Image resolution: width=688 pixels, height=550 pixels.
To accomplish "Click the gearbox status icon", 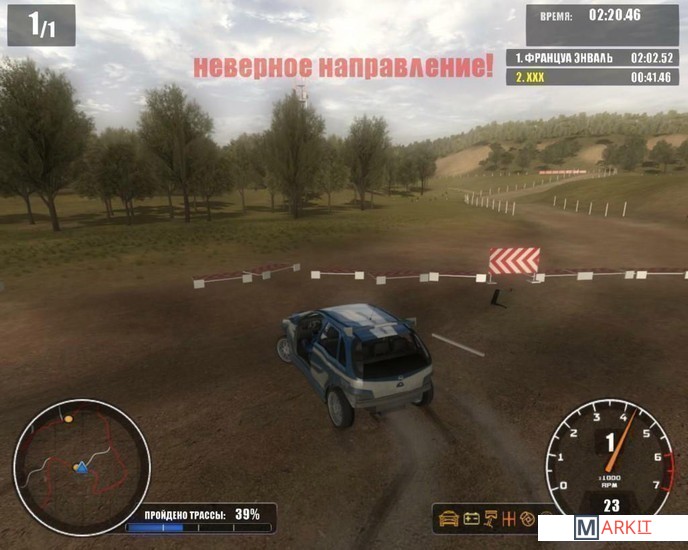I will click(x=511, y=519).
